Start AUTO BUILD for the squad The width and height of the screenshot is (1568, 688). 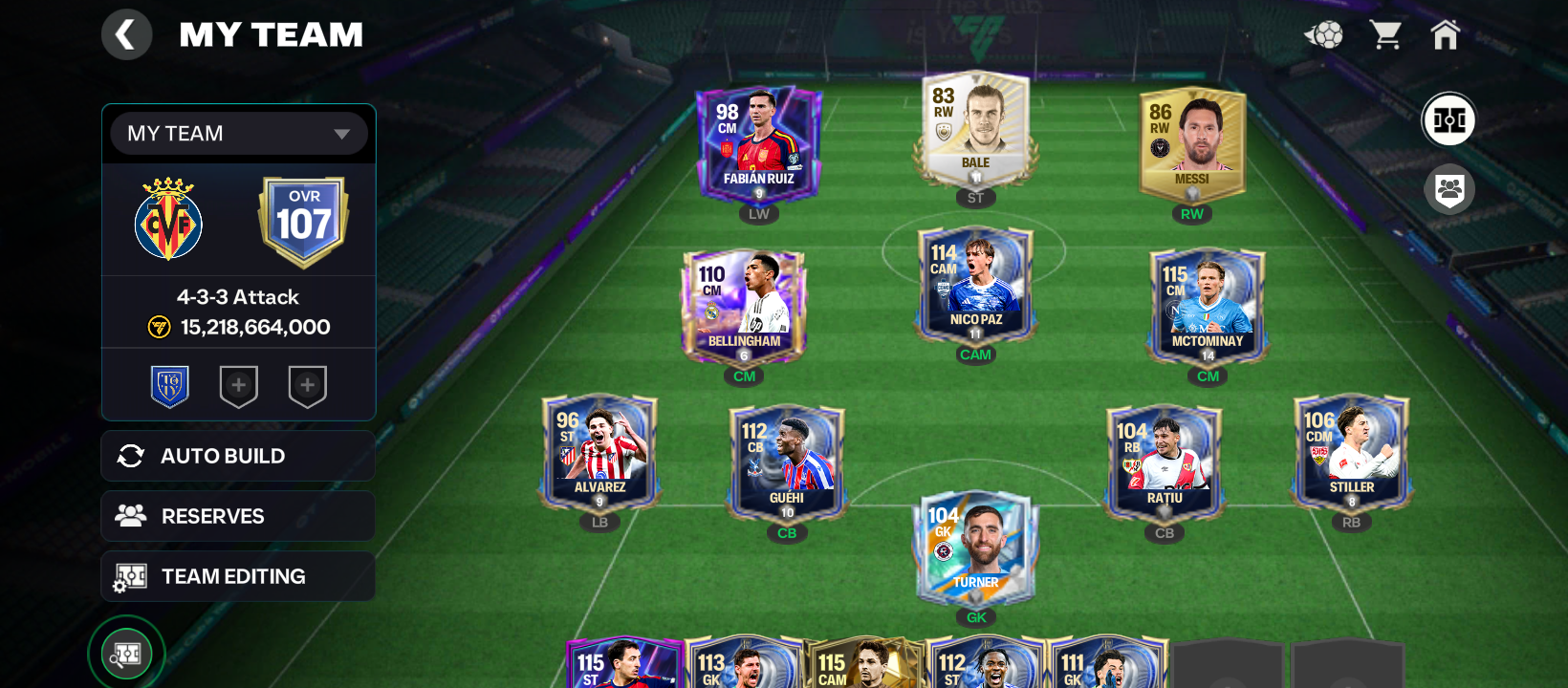tap(238, 456)
